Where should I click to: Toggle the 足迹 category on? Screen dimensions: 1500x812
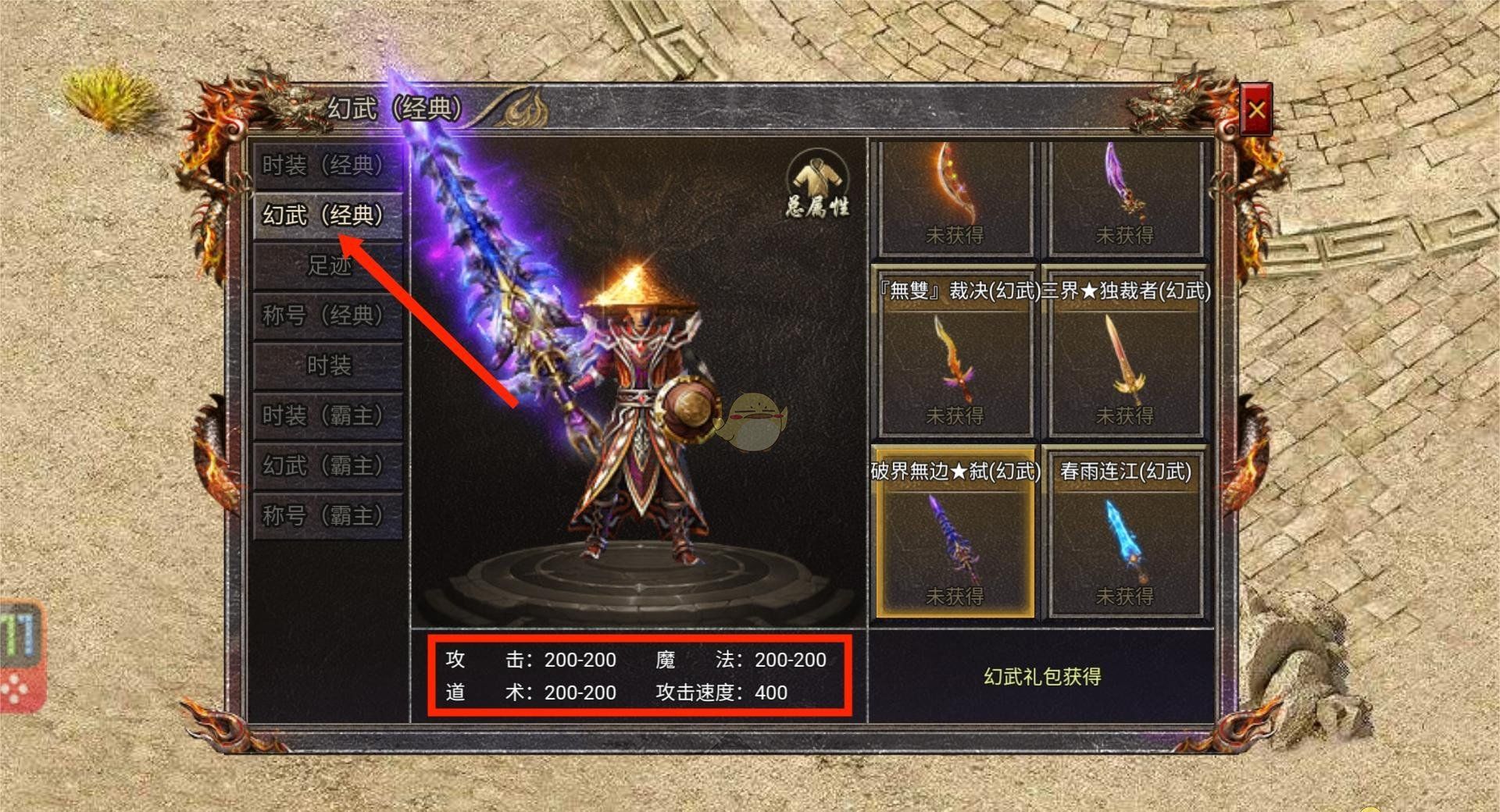click(x=327, y=265)
